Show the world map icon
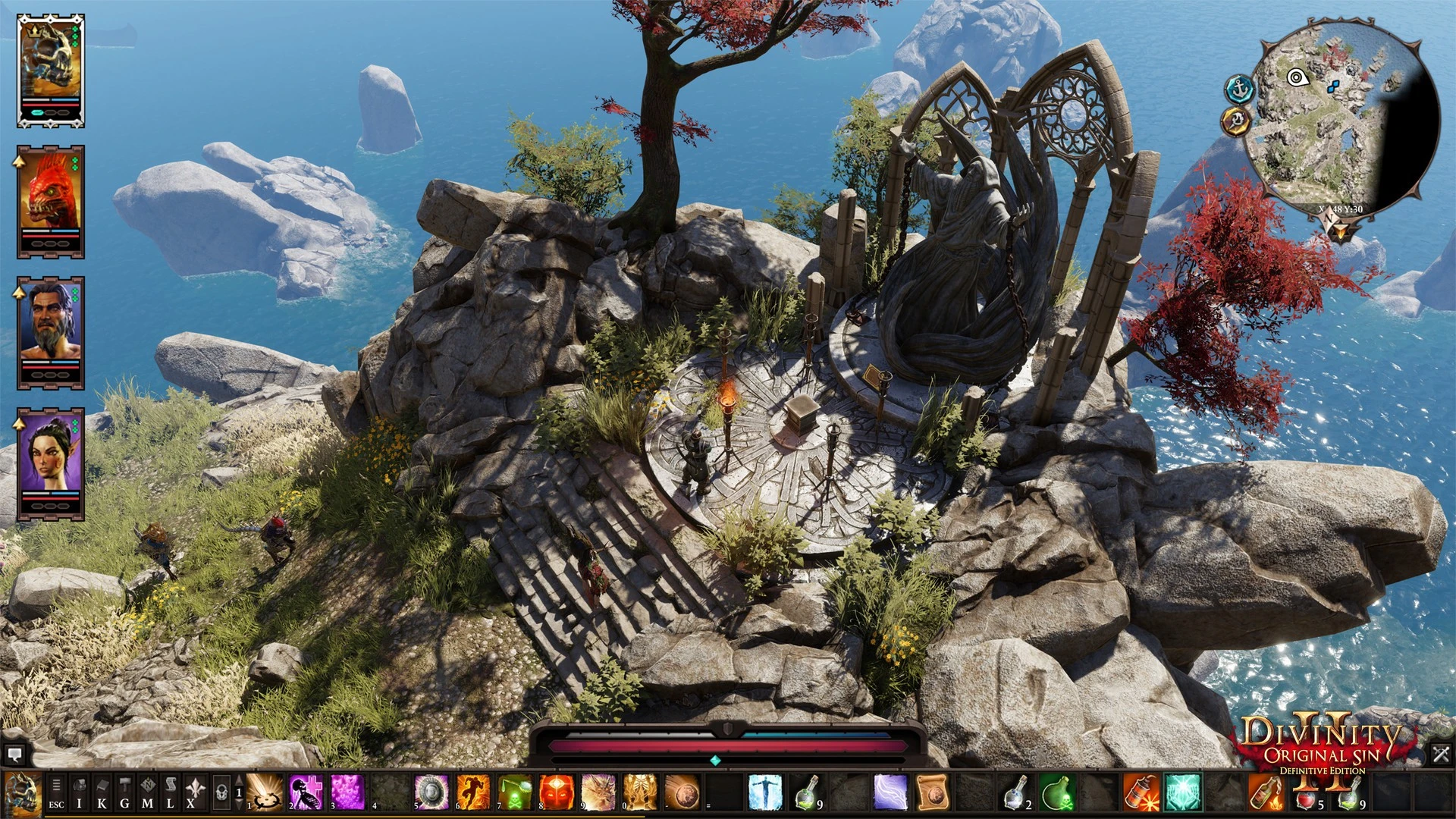 coord(148,793)
